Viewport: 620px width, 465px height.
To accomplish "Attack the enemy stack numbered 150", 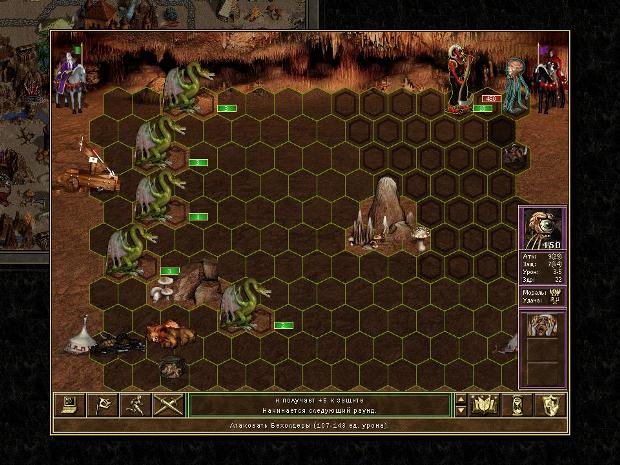I will (463, 78).
